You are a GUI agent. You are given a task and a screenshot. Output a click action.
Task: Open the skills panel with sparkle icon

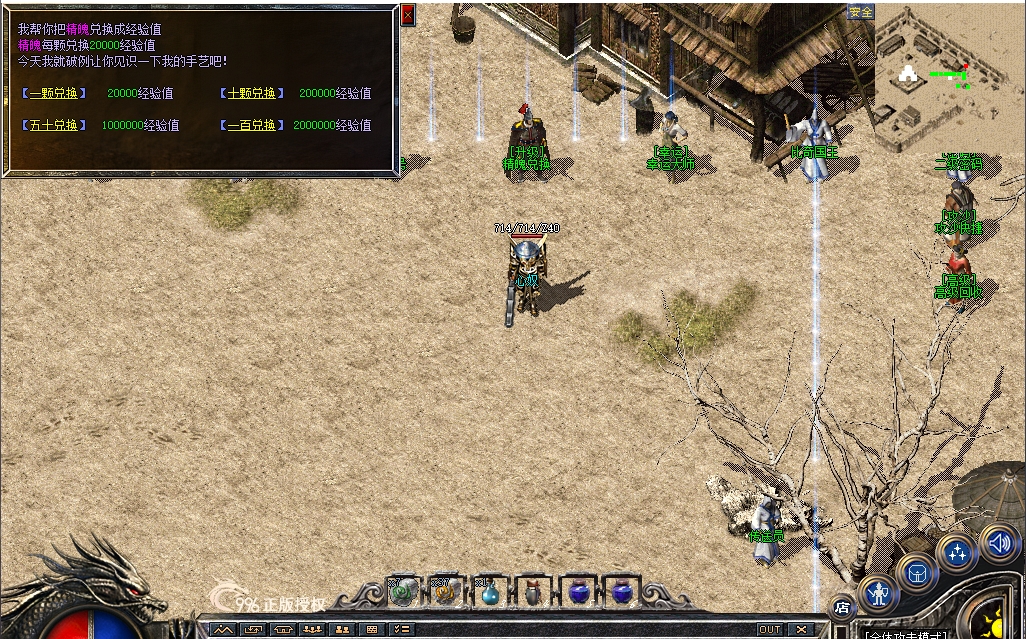click(957, 552)
